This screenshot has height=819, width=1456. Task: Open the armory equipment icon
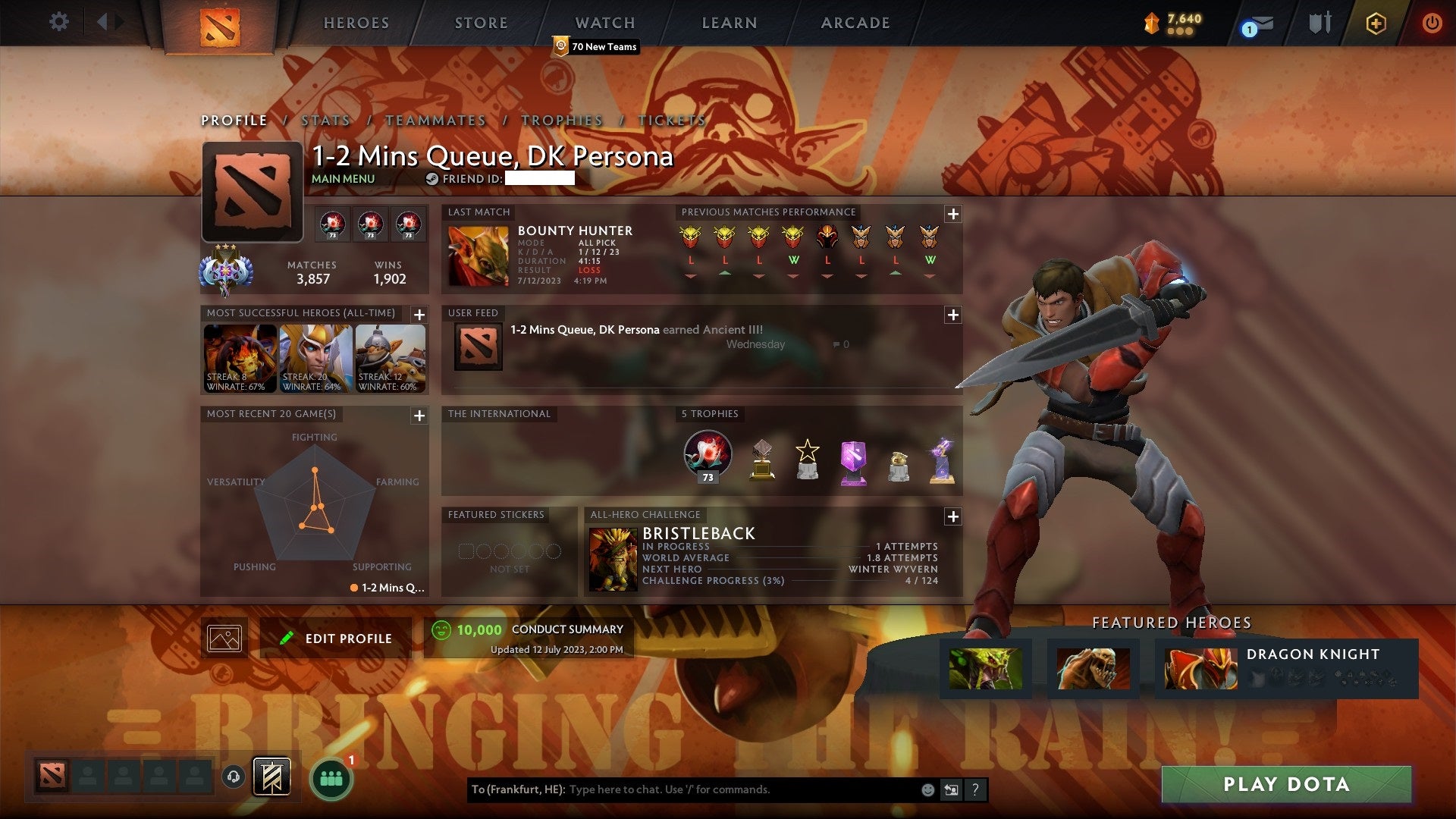click(1319, 22)
